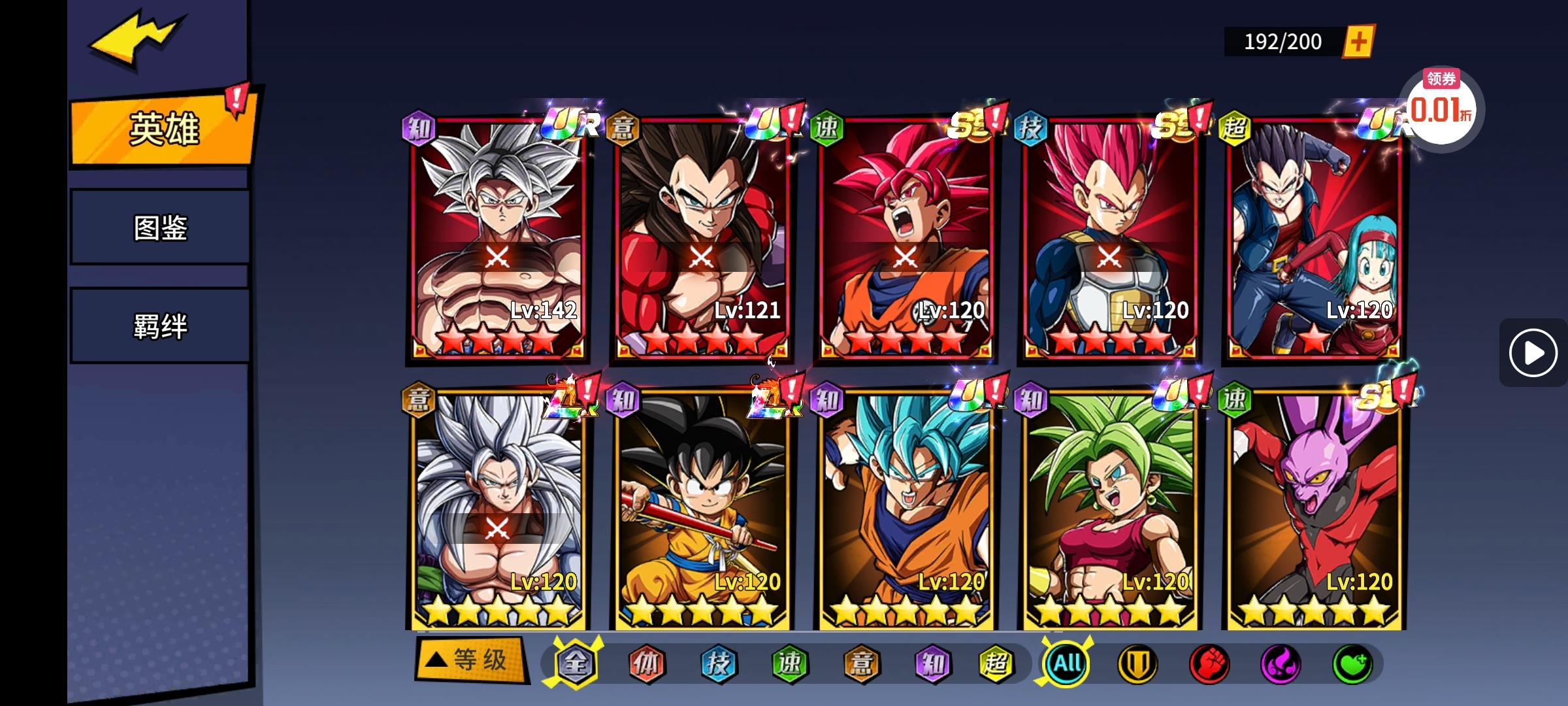Enable the yellow shield tank filter
The height and width of the screenshot is (706, 1568).
coord(1139,664)
